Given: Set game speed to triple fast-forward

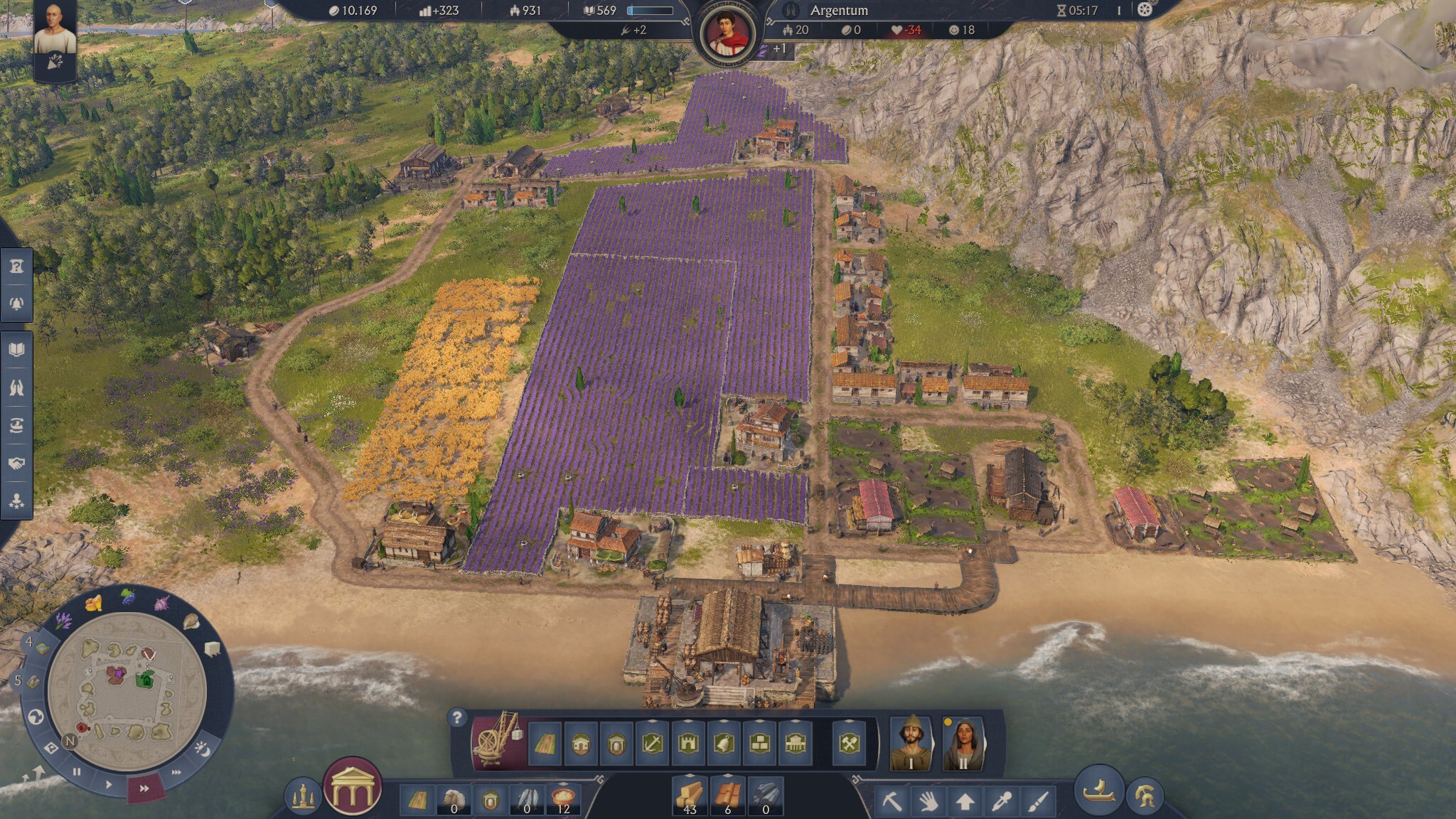Looking at the screenshot, I should 176,772.
